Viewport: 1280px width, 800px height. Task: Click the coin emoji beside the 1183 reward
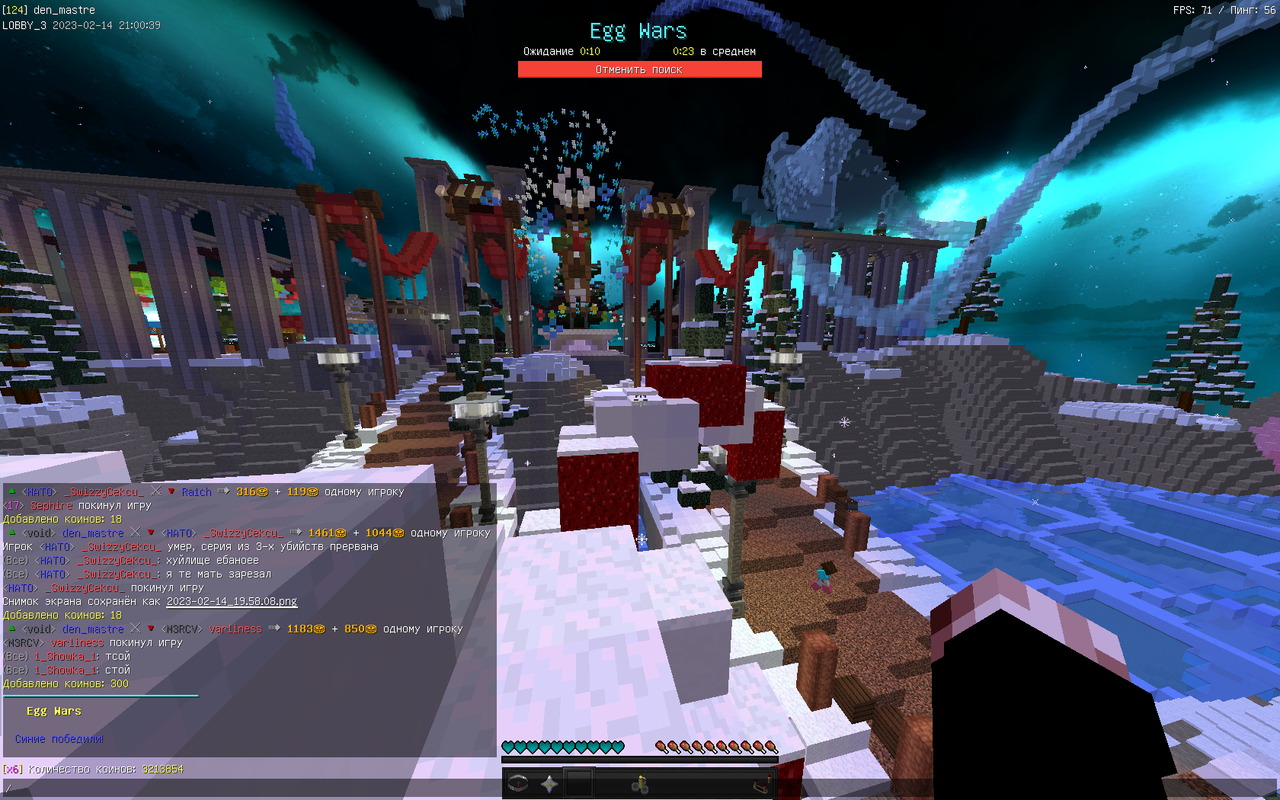(320, 629)
